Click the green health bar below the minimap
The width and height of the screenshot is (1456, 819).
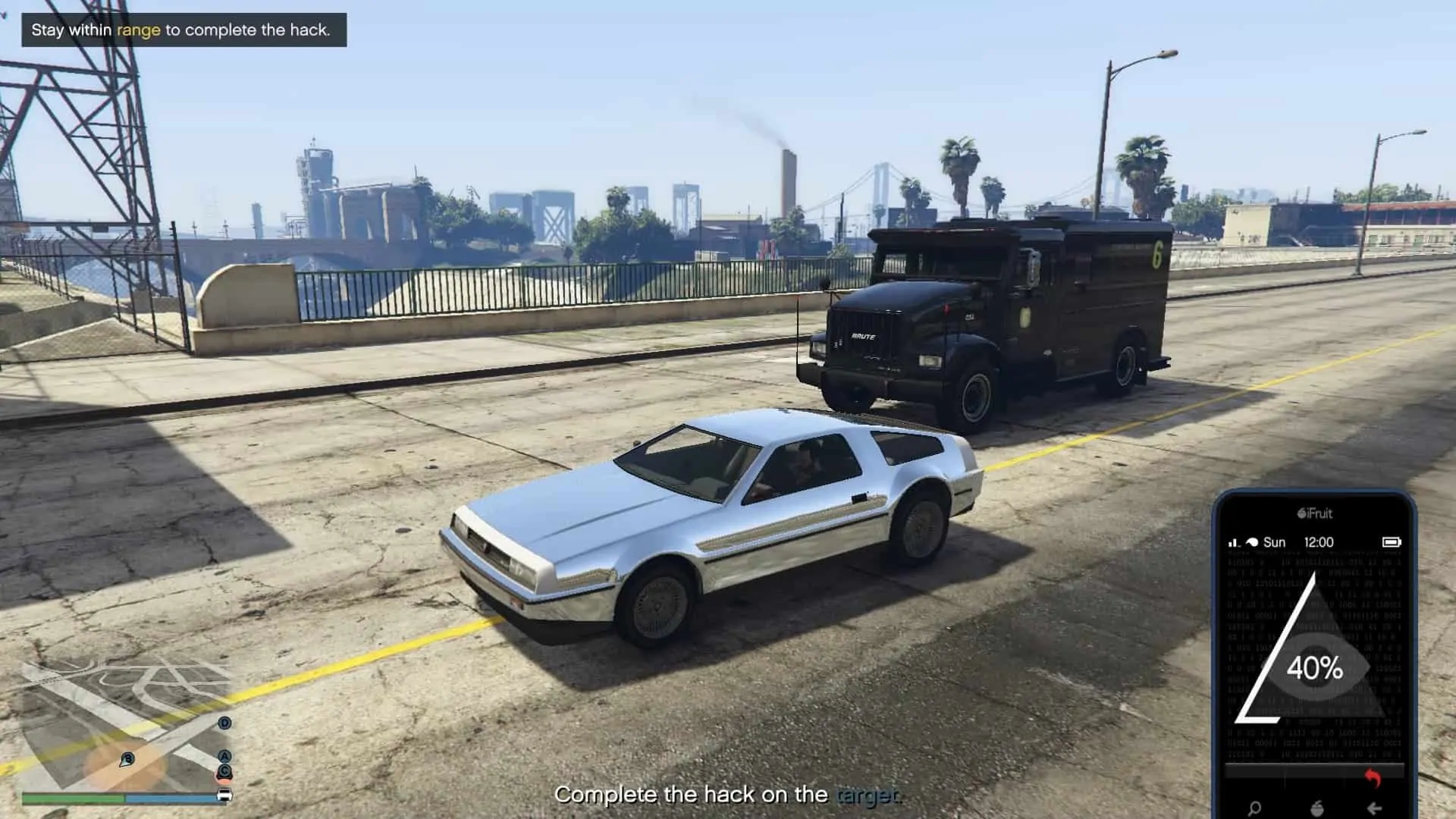(x=73, y=796)
